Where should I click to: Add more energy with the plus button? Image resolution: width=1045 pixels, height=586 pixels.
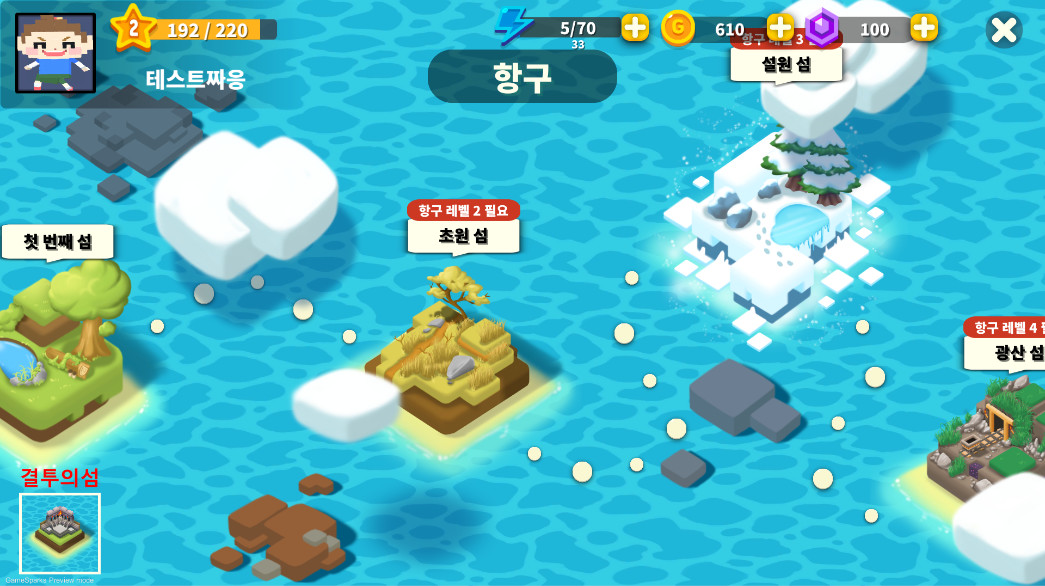coord(635,27)
